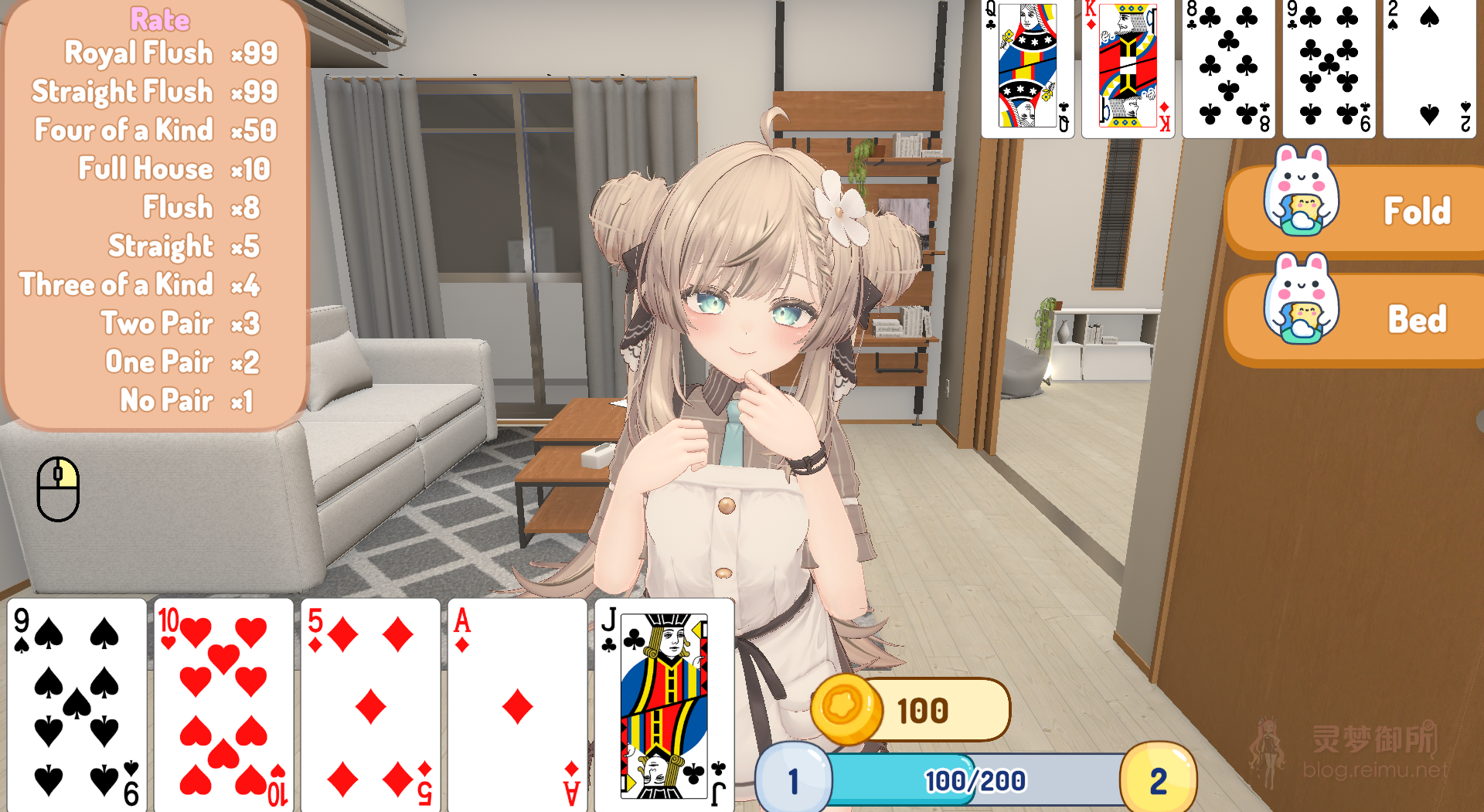
Task: Select the 9 of spades in your hand
Action: pyautogui.click(x=73, y=703)
